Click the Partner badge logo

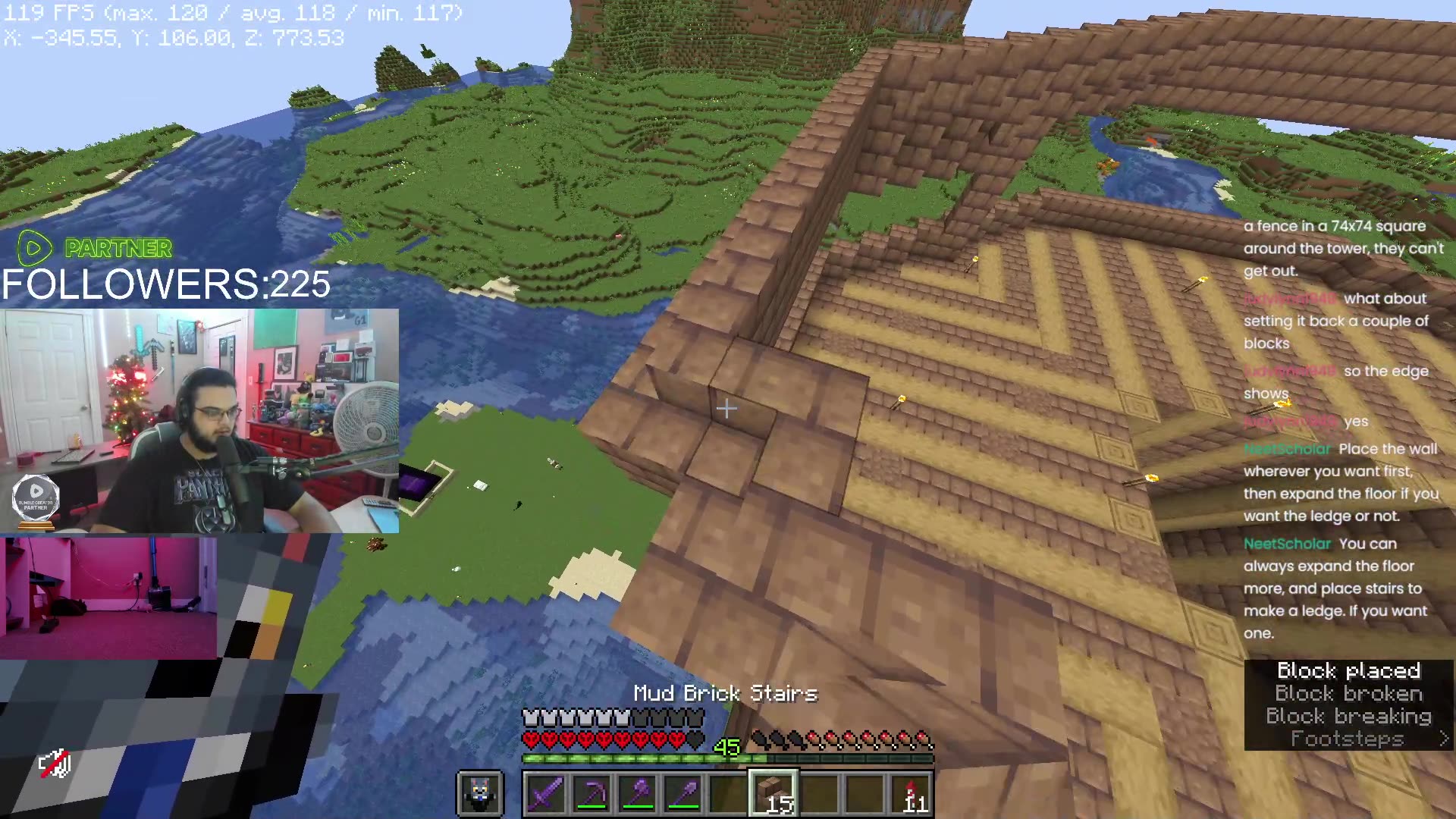click(x=35, y=247)
